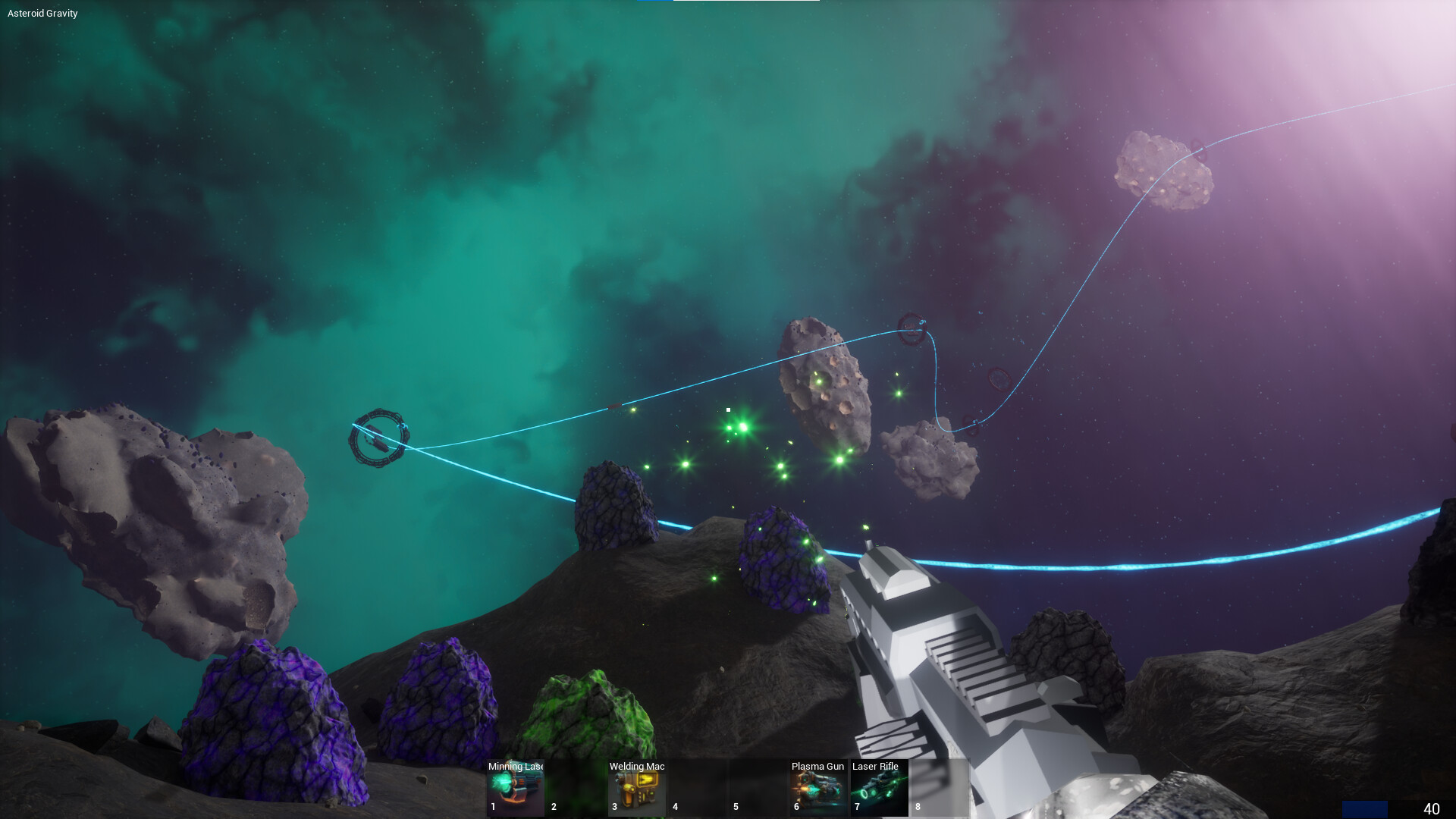The height and width of the screenshot is (819, 1456).
Task: Click empty hotbar slot 8
Action: coord(939,787)
